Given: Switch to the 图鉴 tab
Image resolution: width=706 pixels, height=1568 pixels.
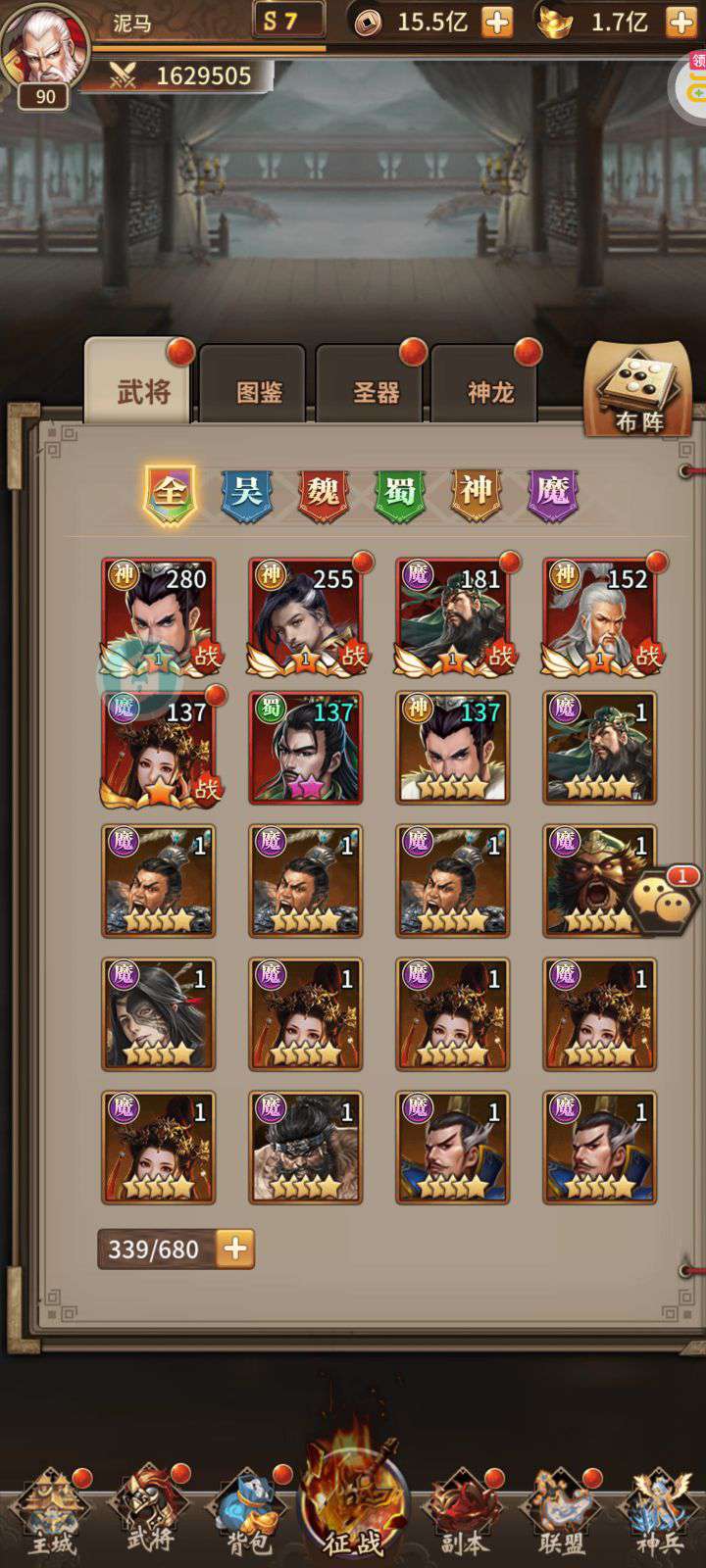Looking at the screenshot, I should (x=259, y=392).
